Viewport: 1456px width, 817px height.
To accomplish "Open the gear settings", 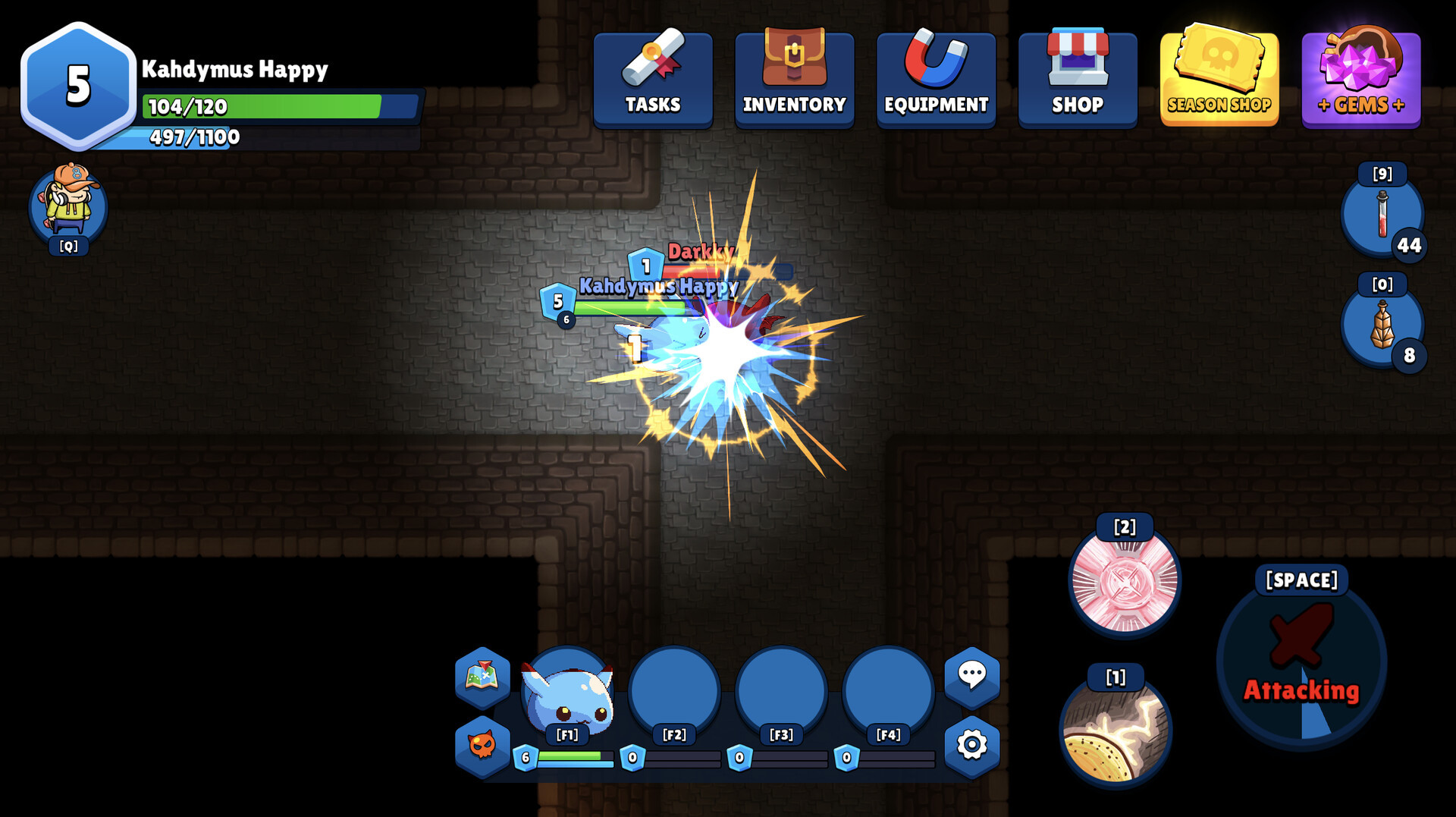I will [971, 745].
